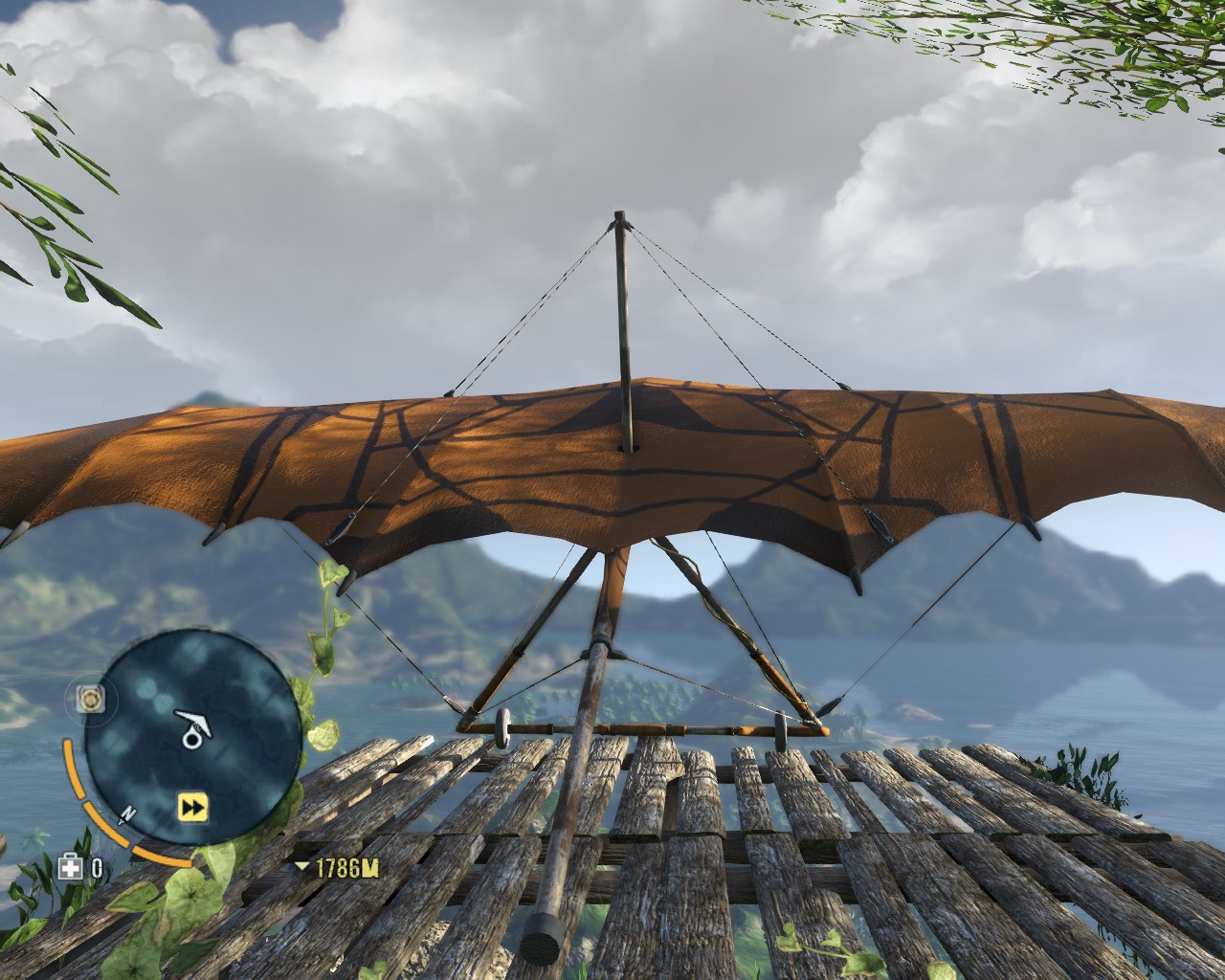The image size is (1225, 980).
Task: Click the hang glider marker on minimap
Action: click(194, 728)
